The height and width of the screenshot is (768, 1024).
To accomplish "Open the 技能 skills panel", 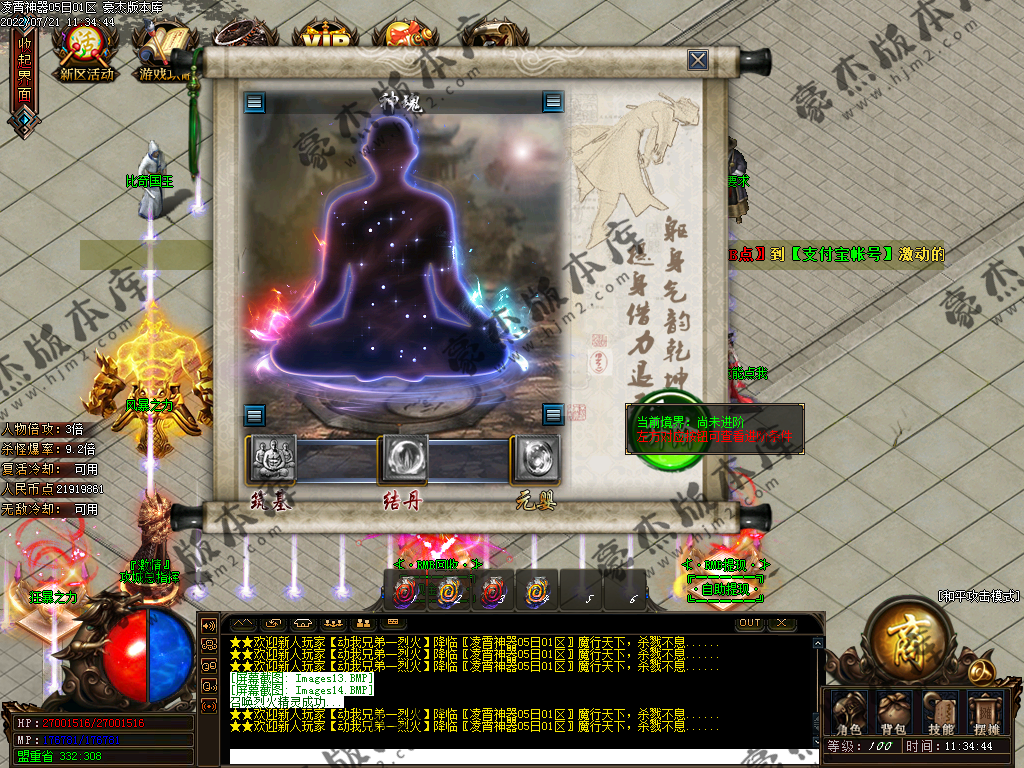I will point(940,712).
